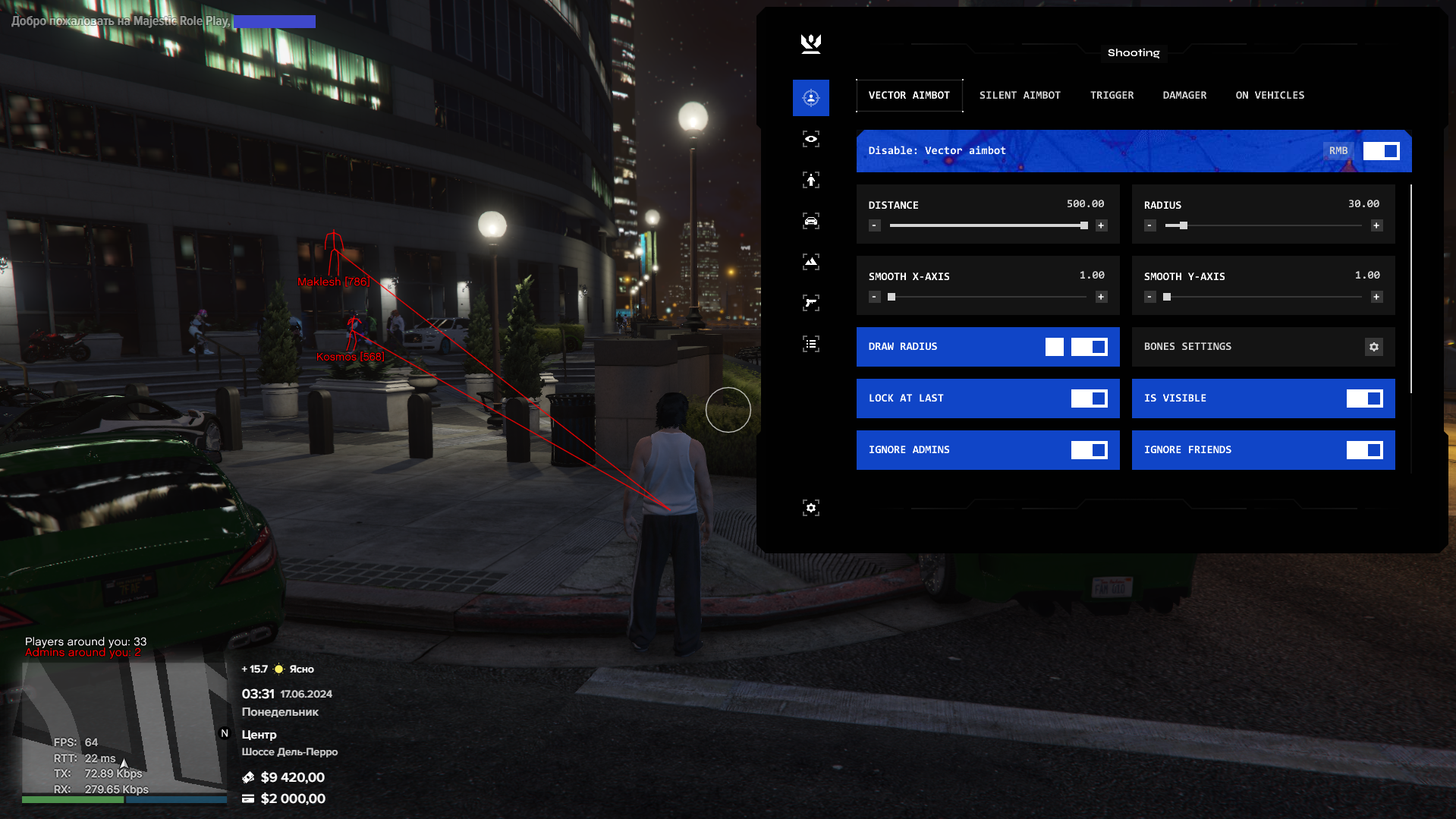
Task: Open the eye icon sidebar section
Action: (x=810, y=139)
